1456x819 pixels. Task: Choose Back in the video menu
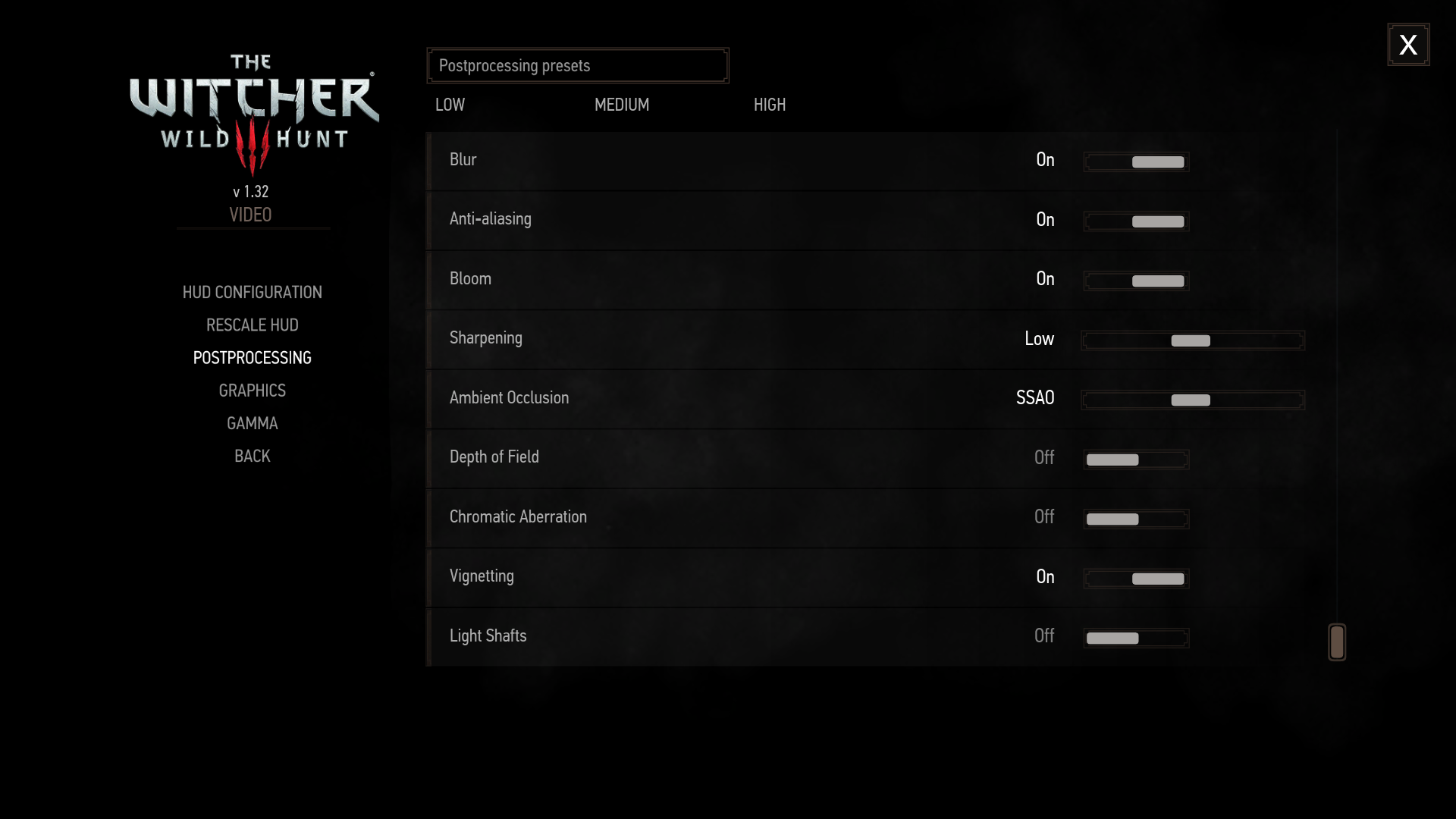[x=252, y=457]
